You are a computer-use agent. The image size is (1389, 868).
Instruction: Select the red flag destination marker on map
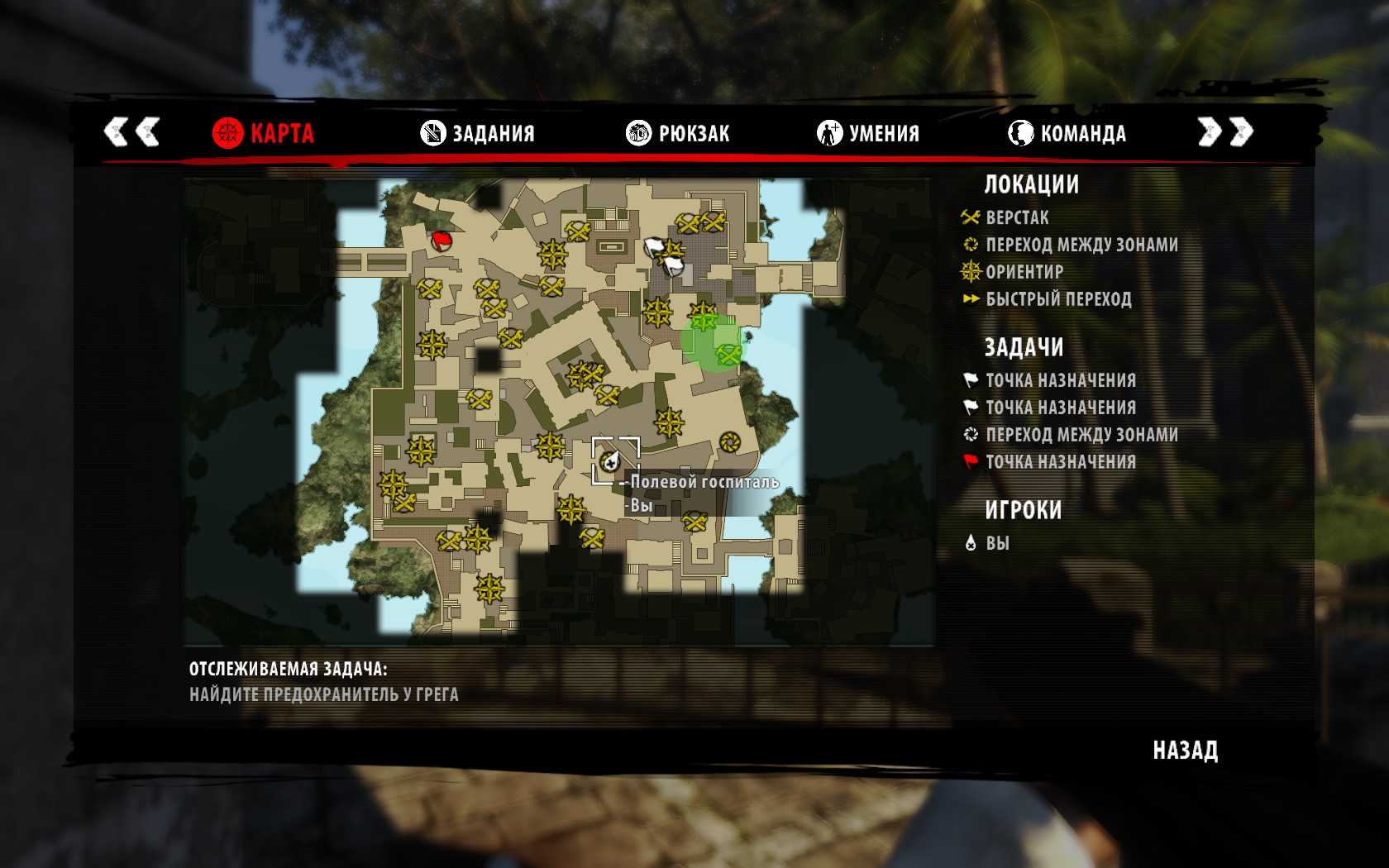[x=442, y=241]
